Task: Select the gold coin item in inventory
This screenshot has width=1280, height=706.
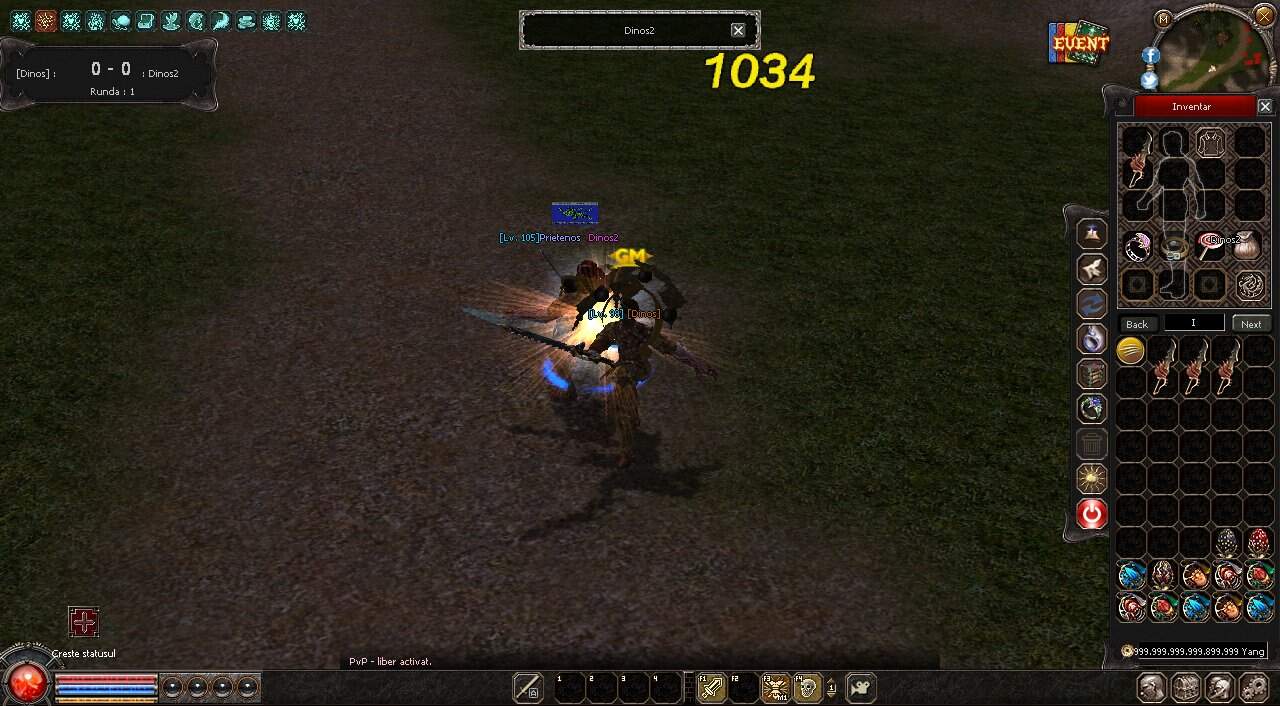Action: [1130, 350]
